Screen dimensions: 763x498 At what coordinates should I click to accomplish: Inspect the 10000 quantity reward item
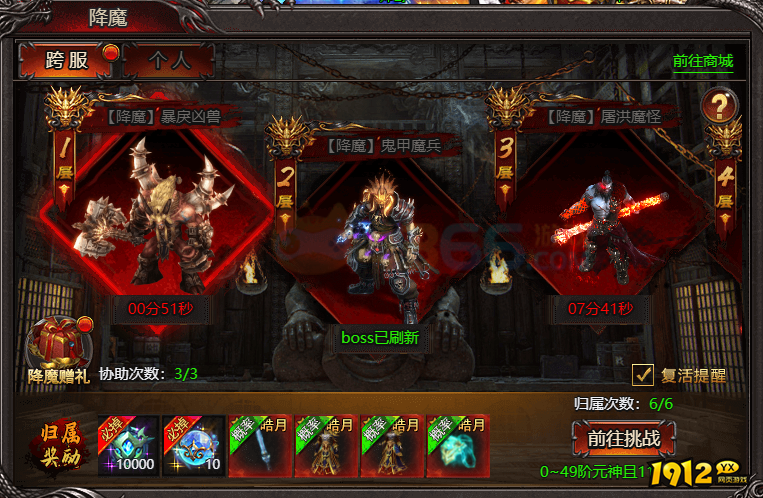tap(127, 444)
